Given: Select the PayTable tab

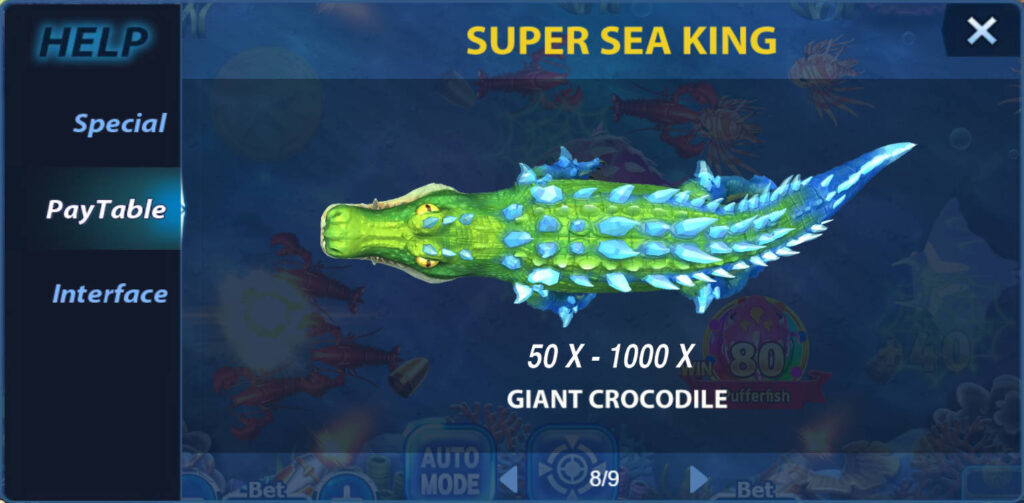Looking at the screenshot, I should [105, 209].
